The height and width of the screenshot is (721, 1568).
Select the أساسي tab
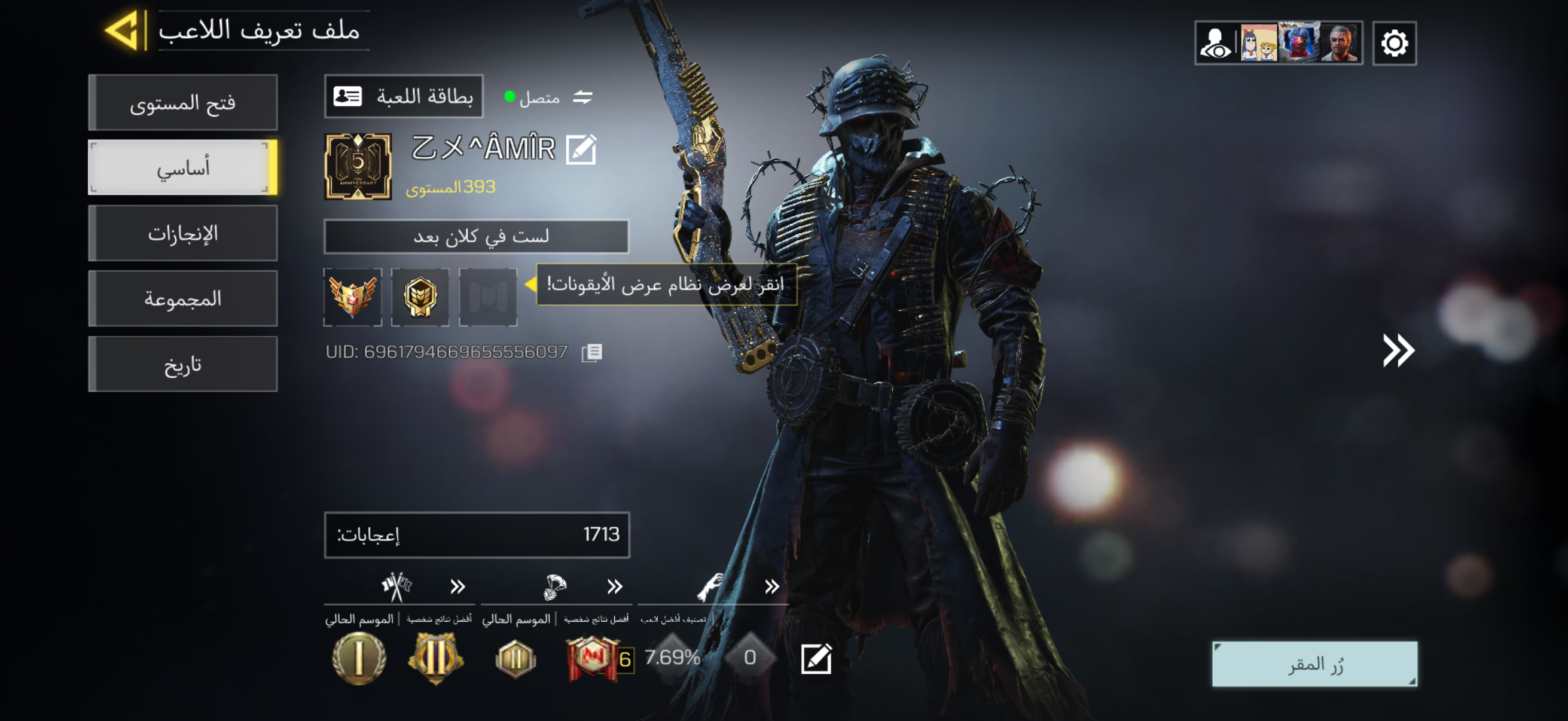tap(182, 168)
